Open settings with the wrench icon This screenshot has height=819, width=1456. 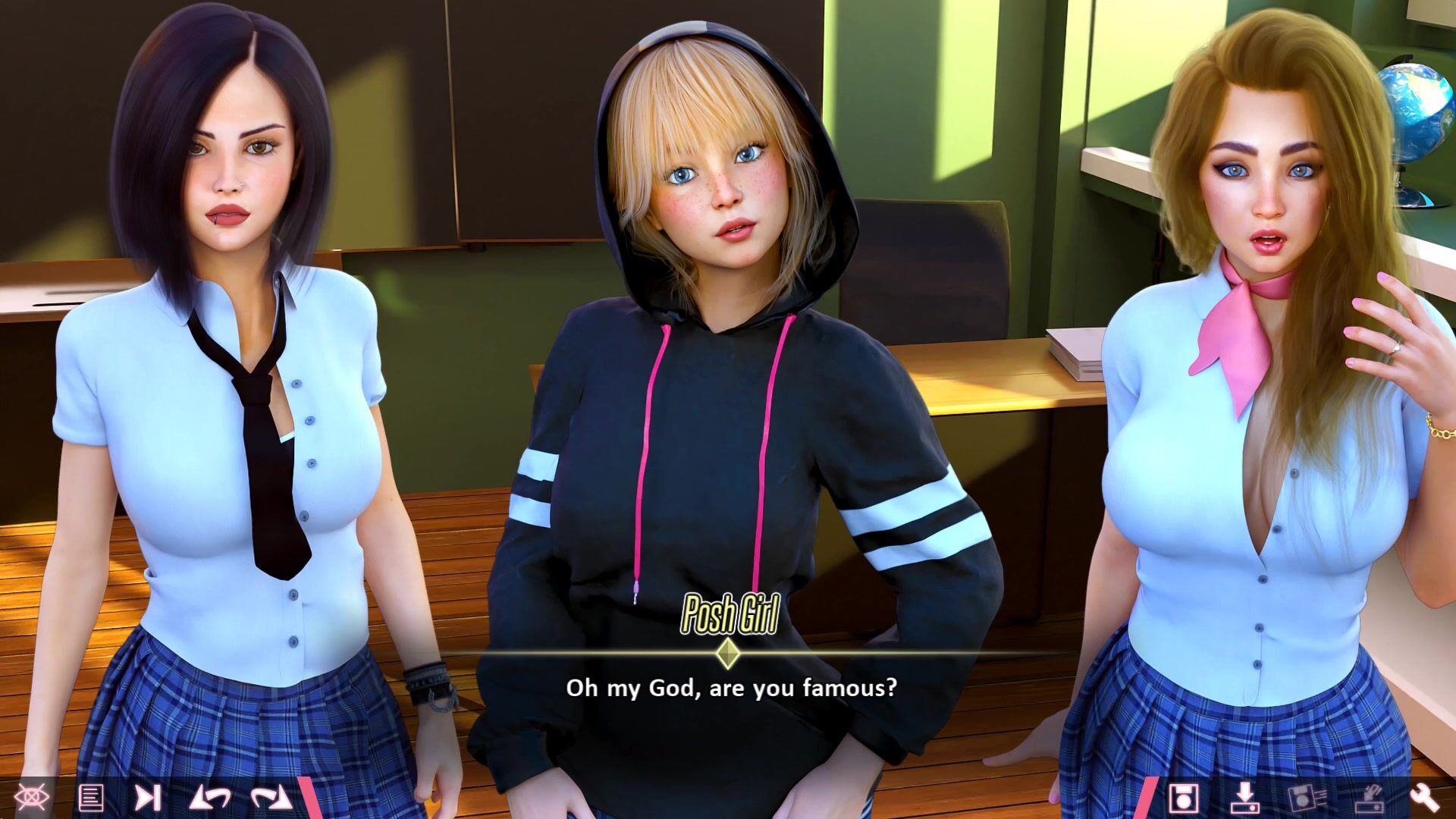point(1425,797)
